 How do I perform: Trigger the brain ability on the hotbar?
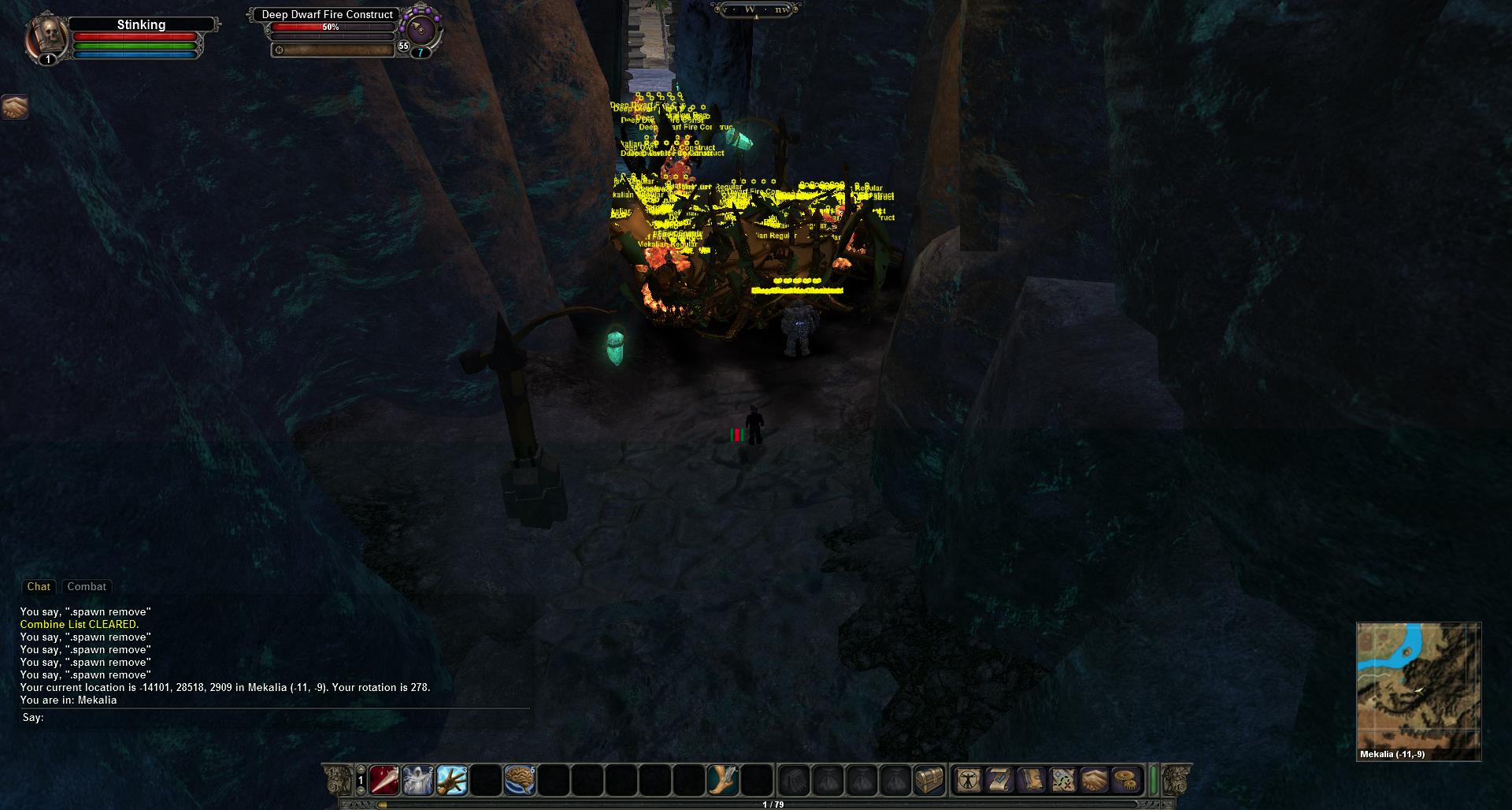tap(520, 780)
